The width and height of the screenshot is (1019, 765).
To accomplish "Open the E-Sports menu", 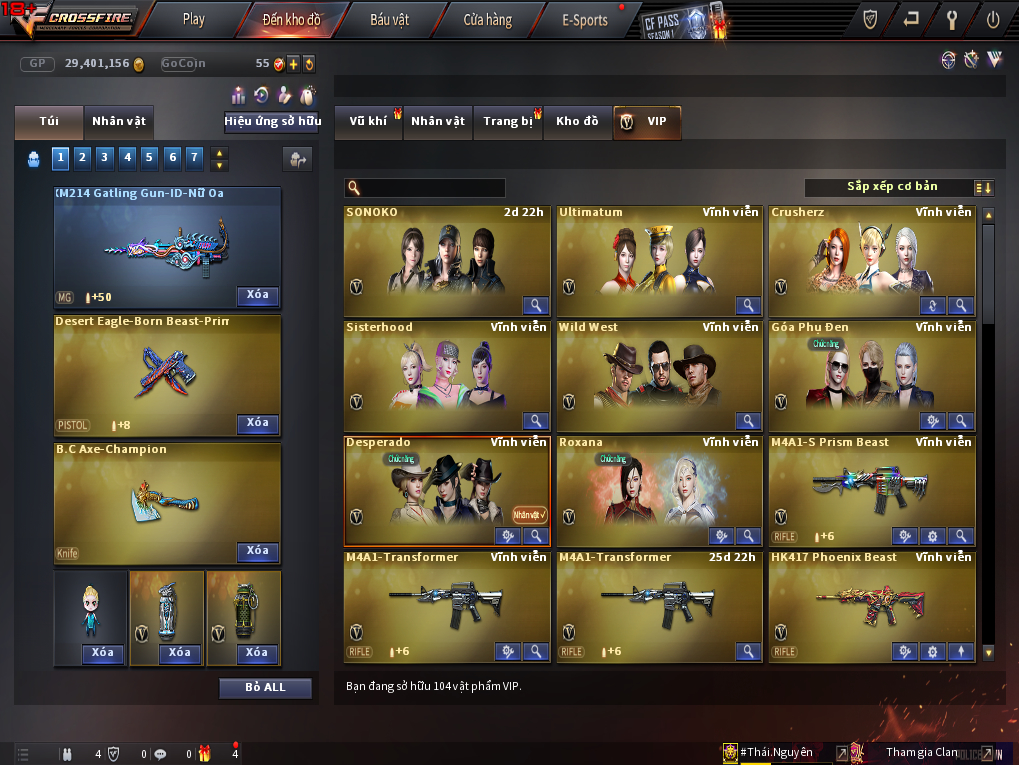I will pos(585,19).
